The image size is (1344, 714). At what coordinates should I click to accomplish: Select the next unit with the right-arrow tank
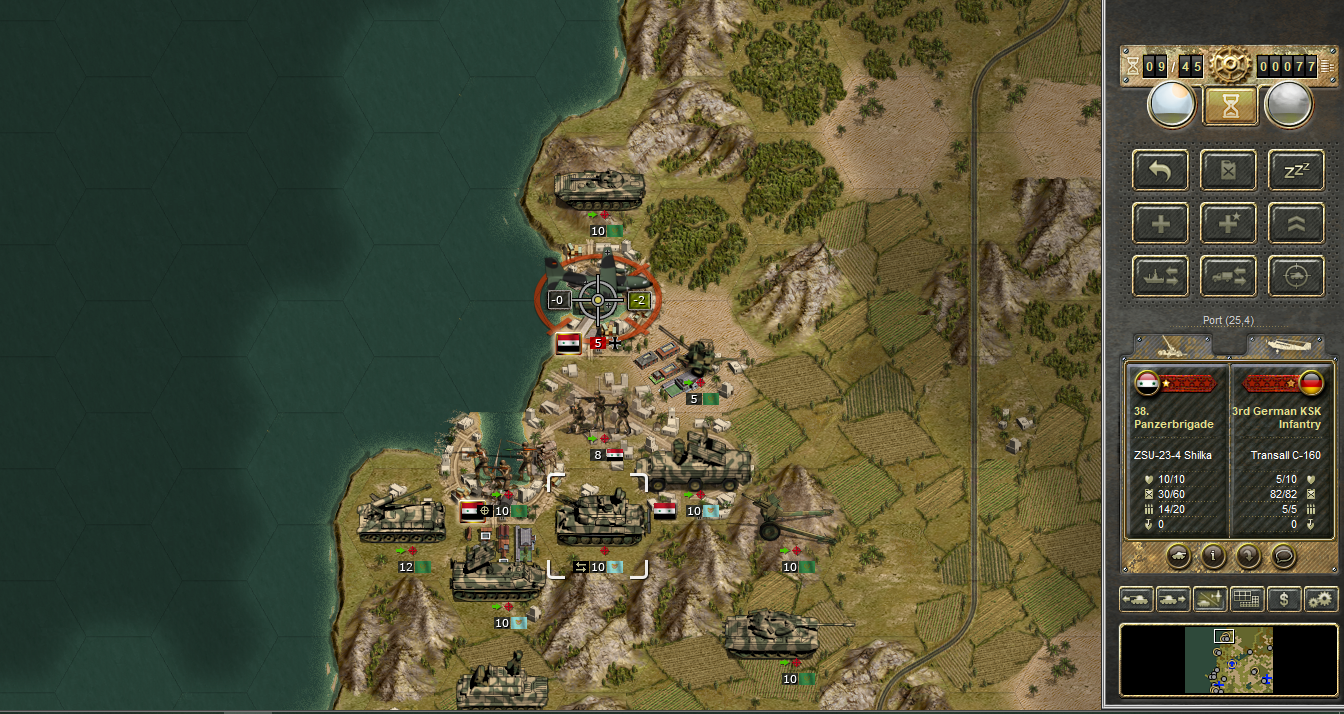pyautogui.click(x=1173, y=599)
